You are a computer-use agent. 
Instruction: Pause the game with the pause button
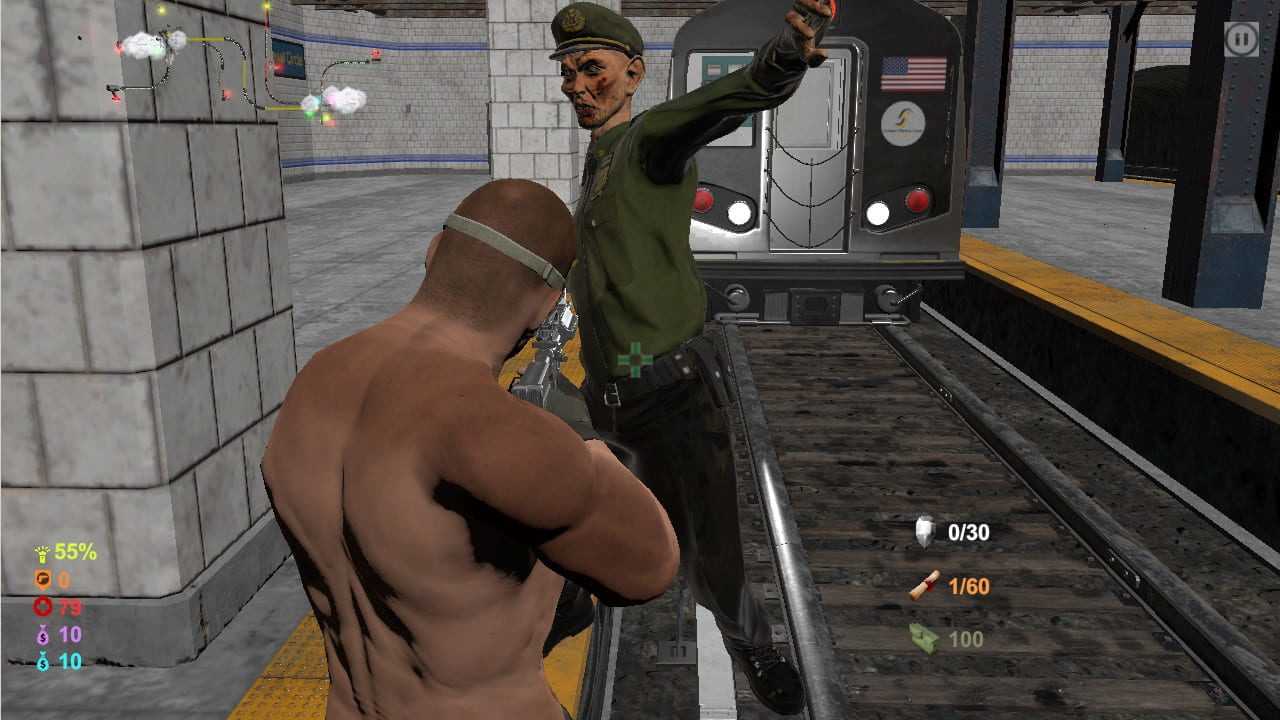(1241, 40)
